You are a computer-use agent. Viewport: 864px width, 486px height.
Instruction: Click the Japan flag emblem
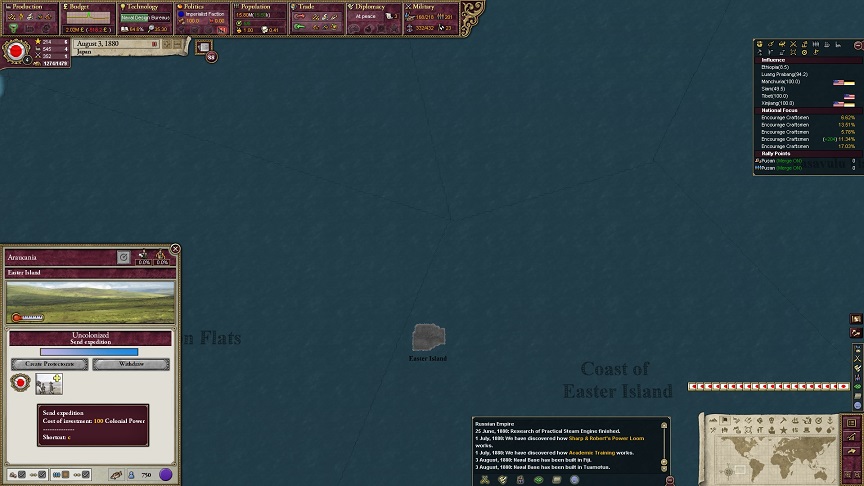pos(16,51)
